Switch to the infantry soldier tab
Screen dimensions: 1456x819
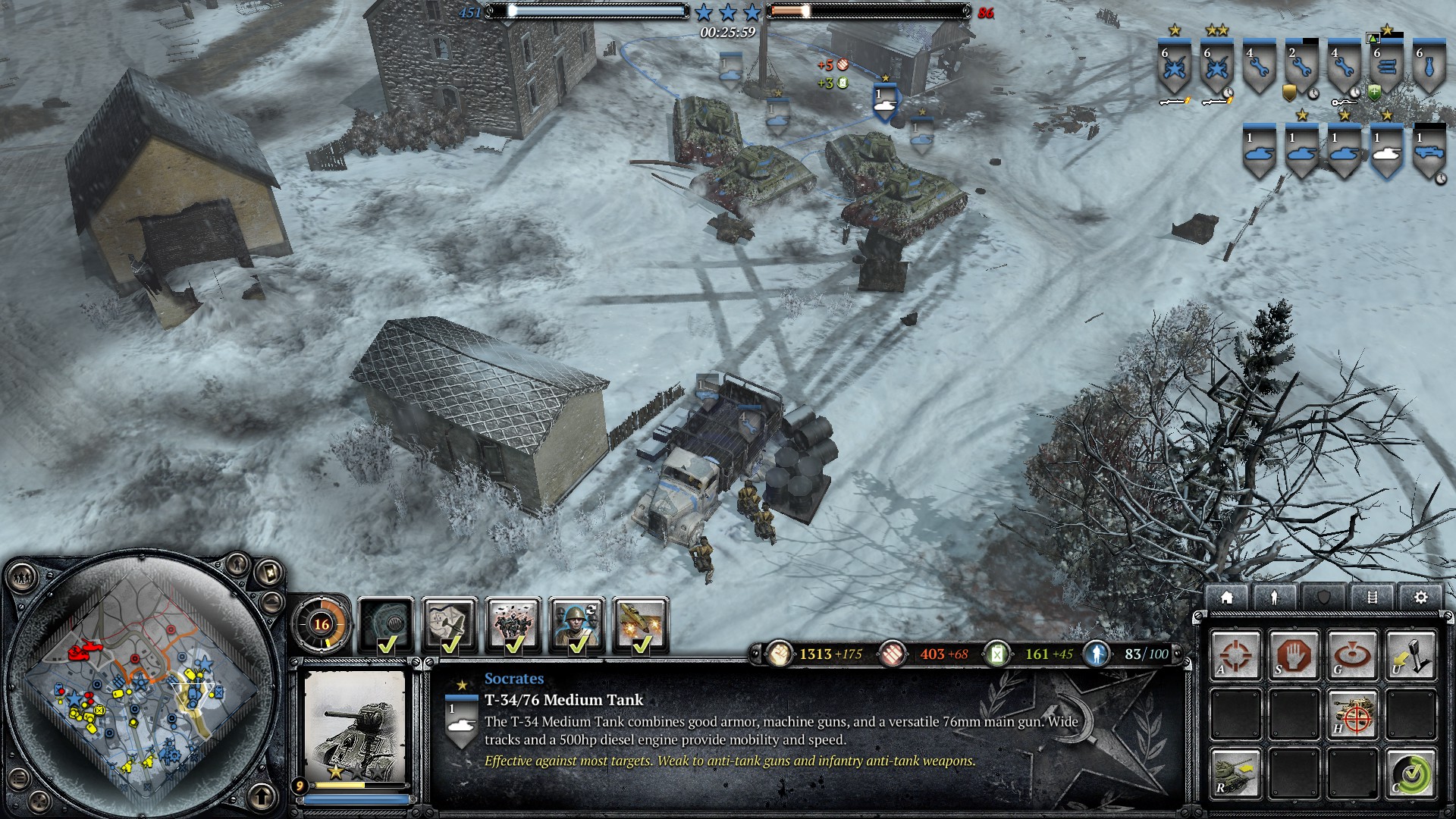pos(1274,598)
